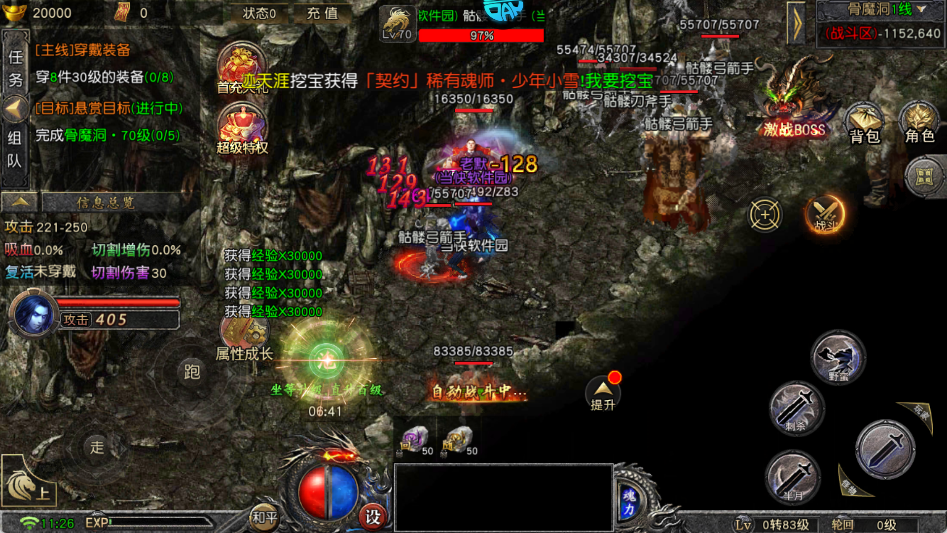Toggle the 战斗 auto-battle button
The image size is (947, 533).
point(826,212)
